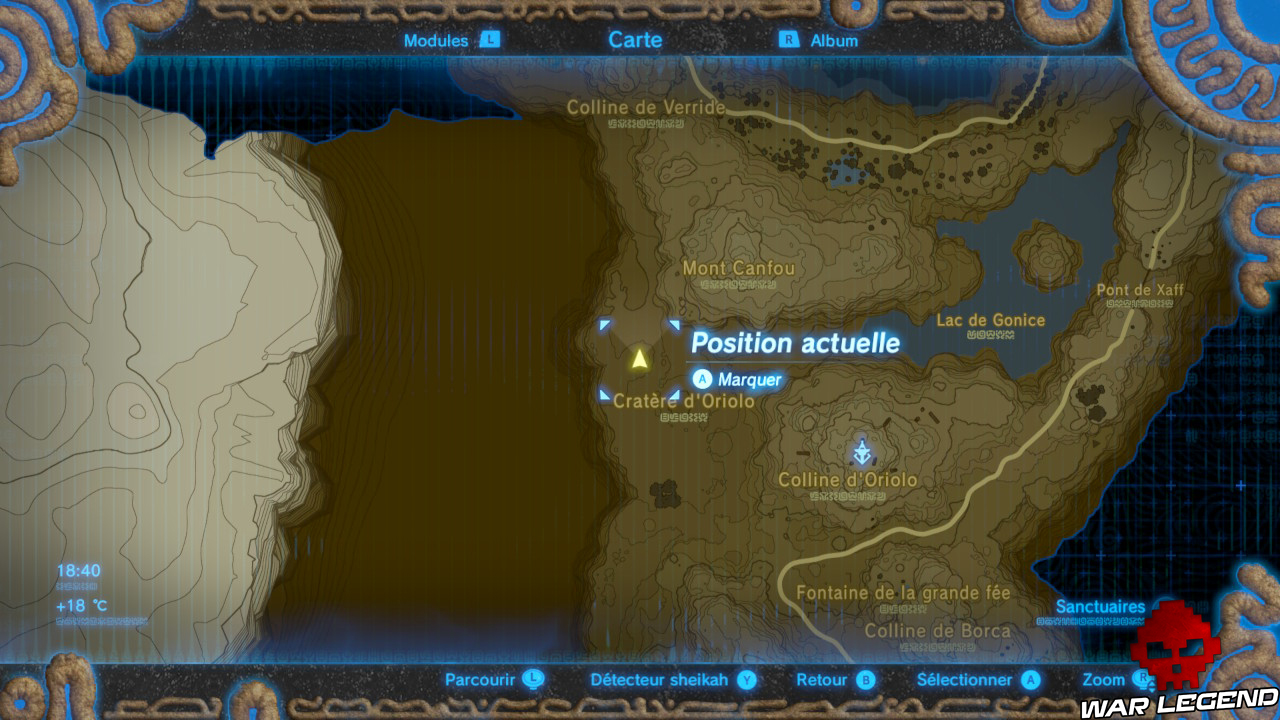1280x720 pixels.
Task: Click the A button icon beside Marquer
Action: [x=703, y=379]
